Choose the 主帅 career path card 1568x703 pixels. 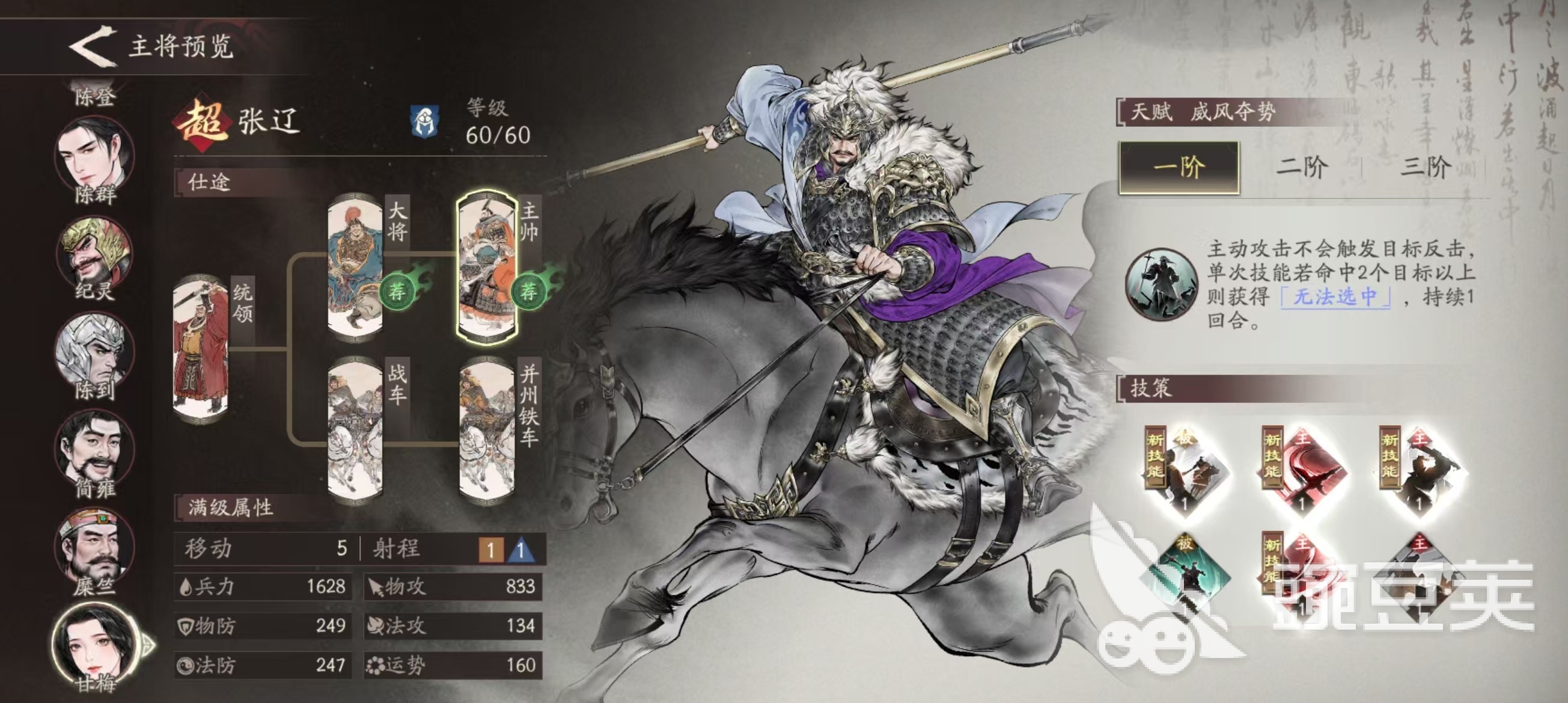tap(487, 266)
